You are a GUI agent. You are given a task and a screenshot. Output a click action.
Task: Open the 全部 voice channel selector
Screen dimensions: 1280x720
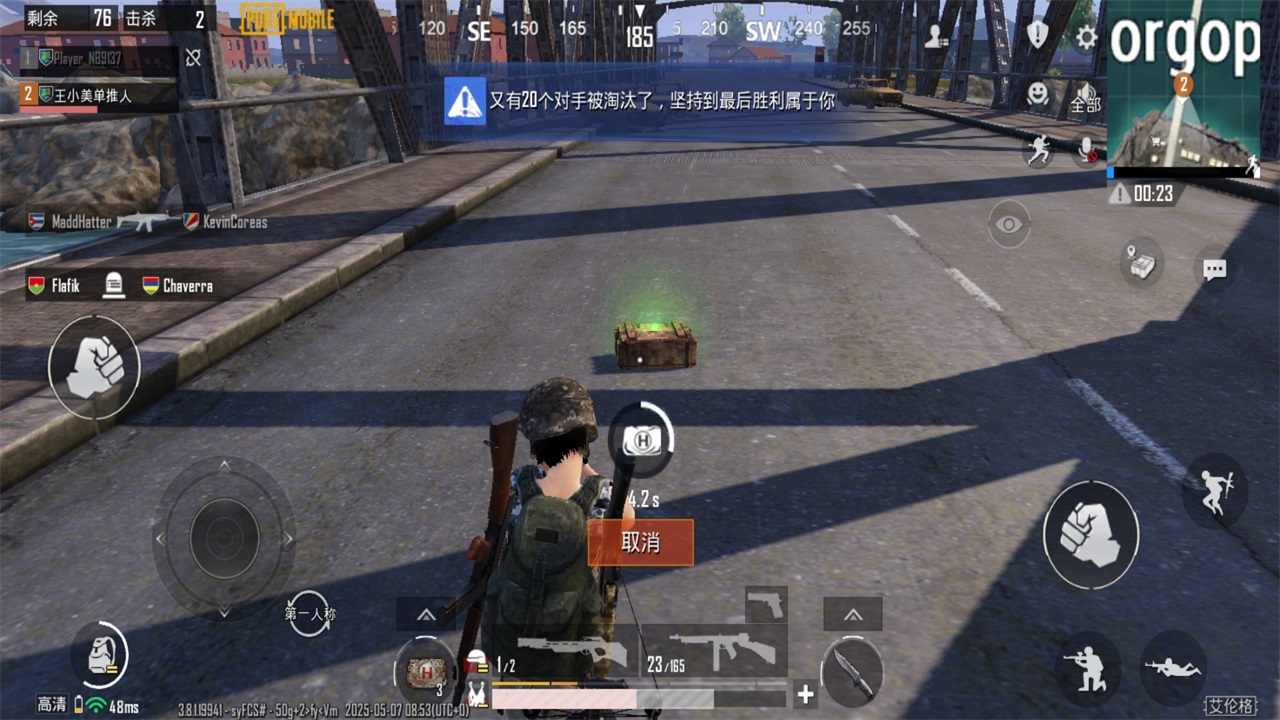click(1083, 103)
